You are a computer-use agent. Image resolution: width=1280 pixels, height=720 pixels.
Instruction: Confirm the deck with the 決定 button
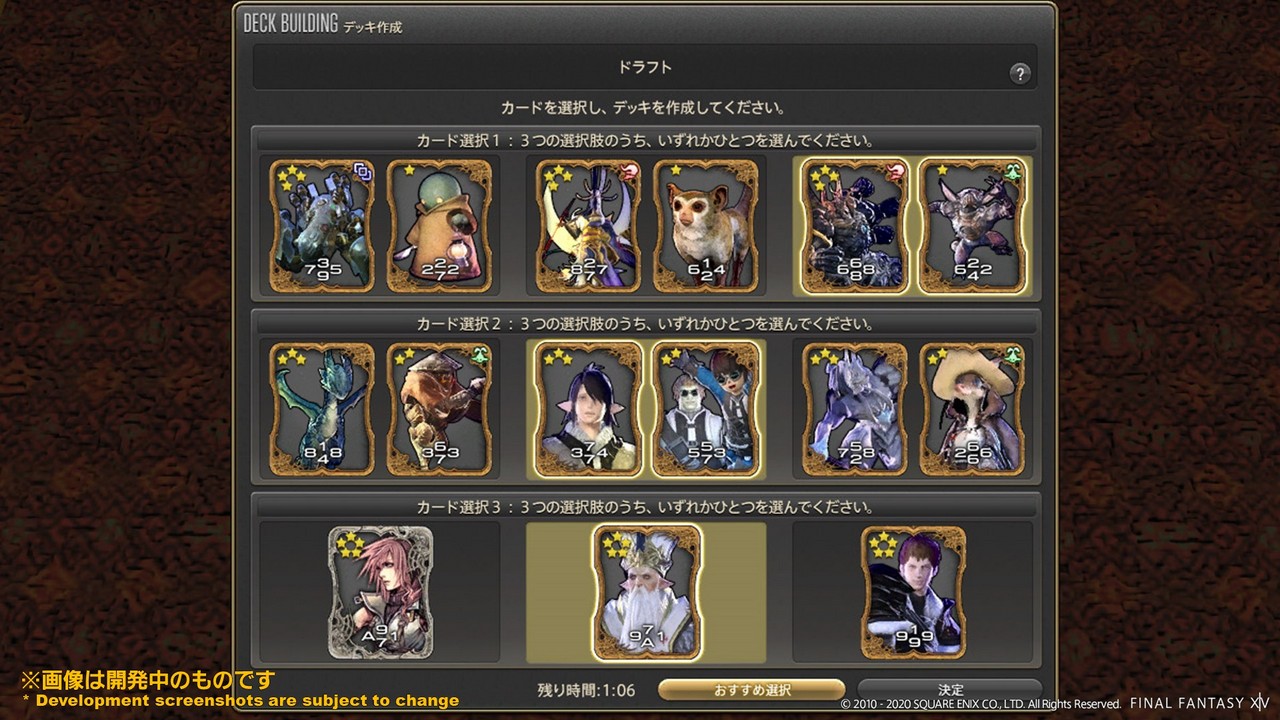950,690
